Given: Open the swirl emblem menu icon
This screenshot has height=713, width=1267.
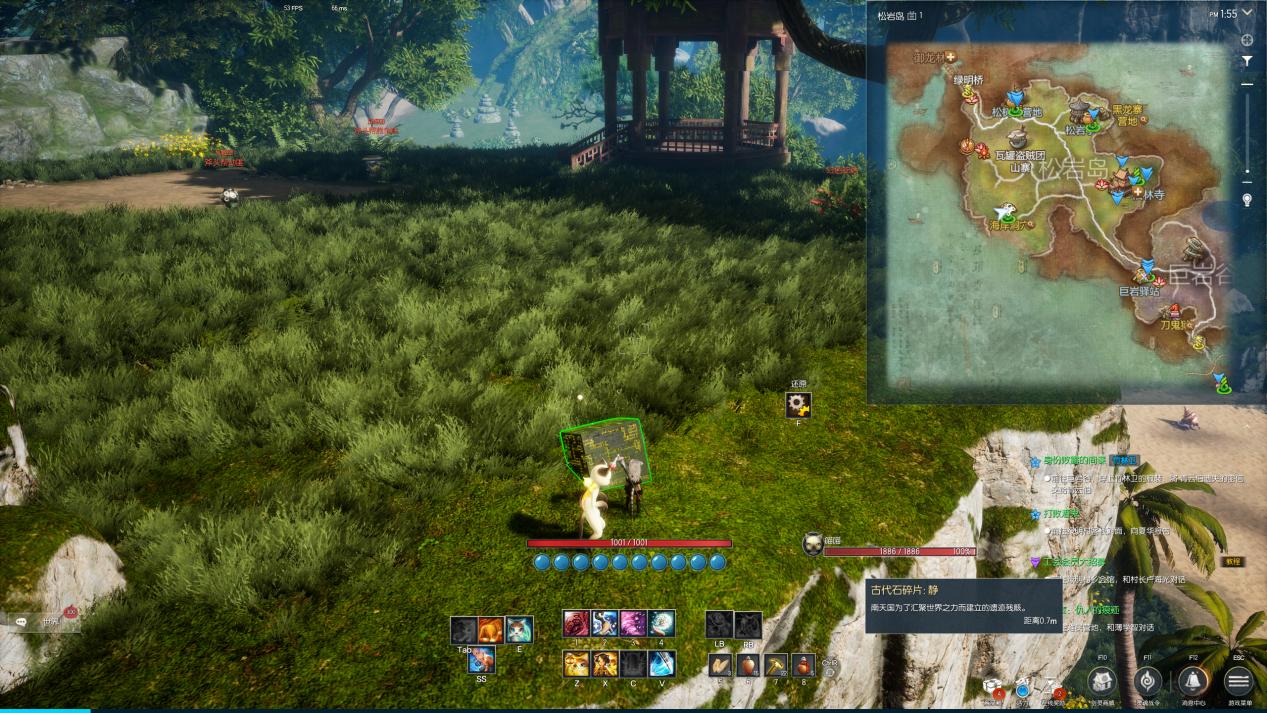Looking at the screenshot, I should pyautogui.click(x=1147, y=681).
